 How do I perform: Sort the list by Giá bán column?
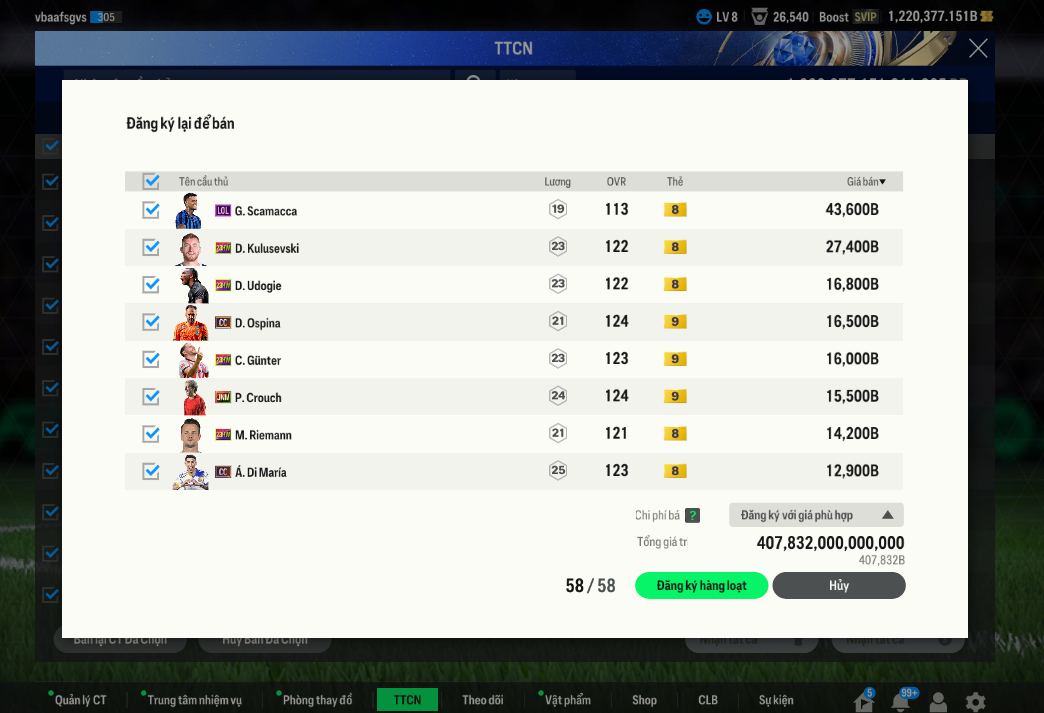(866, 182)
